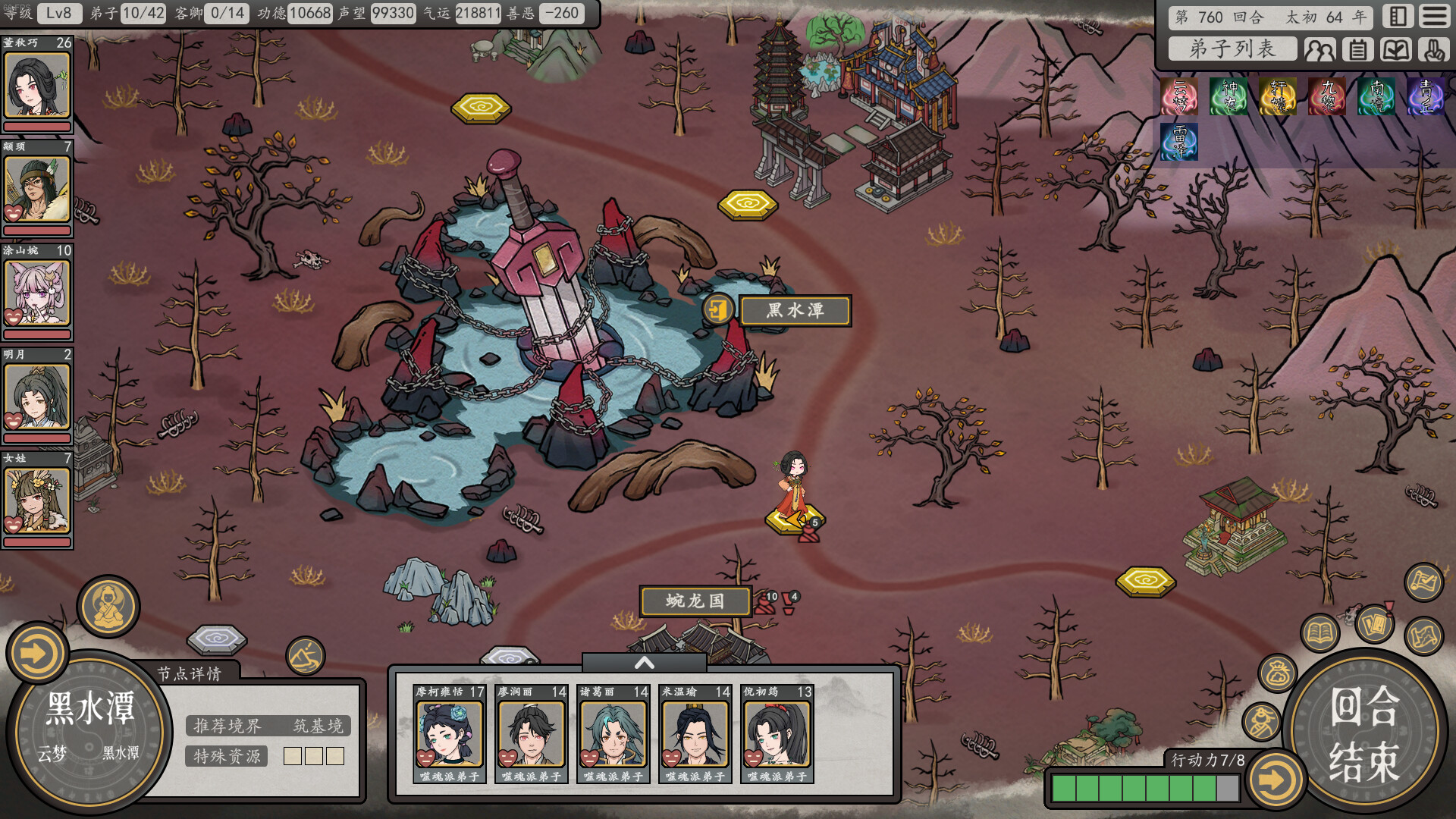This screenshot has width=1456, height=819.
Task: Open the book/encyclopedia icon in top toolbar
Action: pyautogui.click(x=1395, y=49)
